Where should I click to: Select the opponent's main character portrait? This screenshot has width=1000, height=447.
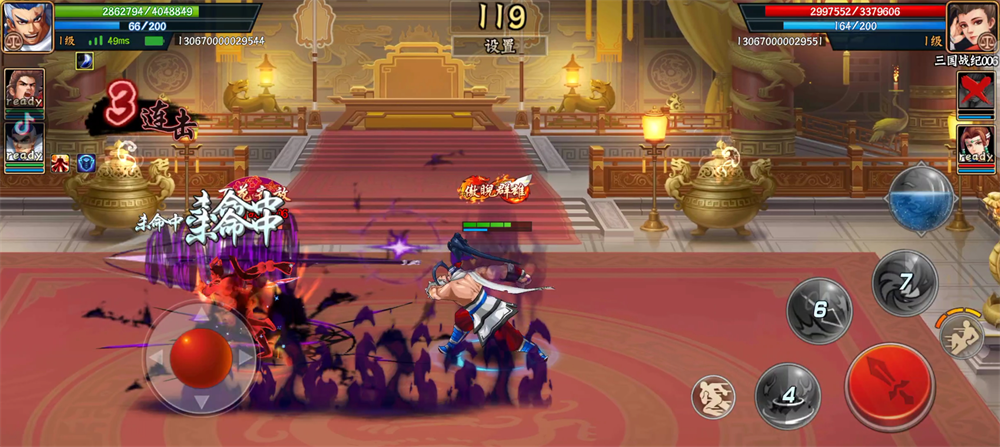tap(972, 27)
